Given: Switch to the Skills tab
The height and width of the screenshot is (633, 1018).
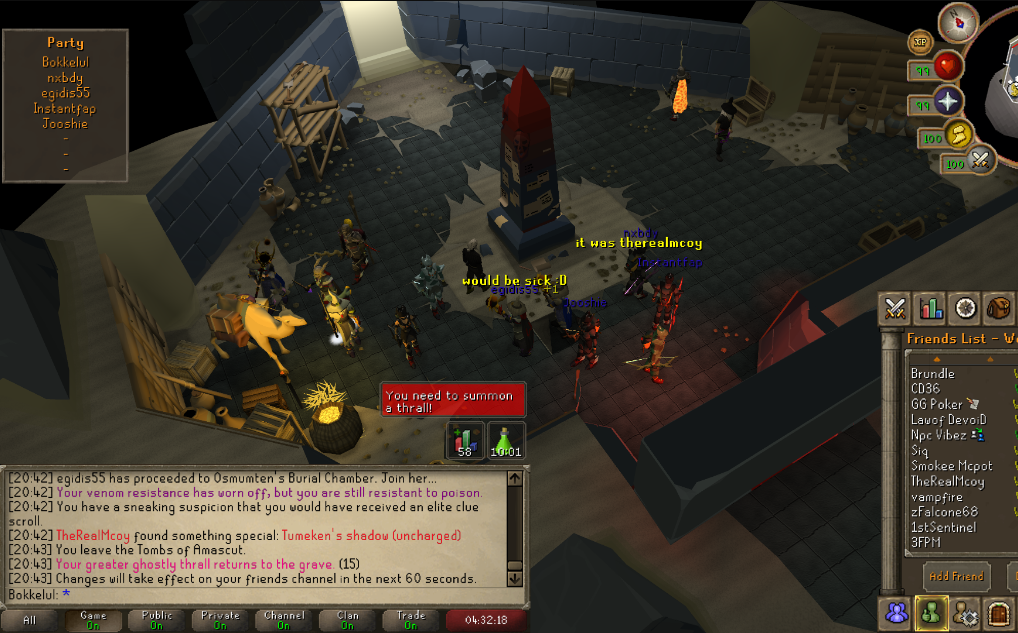Looking at the screenshot, I should [930, 308].
